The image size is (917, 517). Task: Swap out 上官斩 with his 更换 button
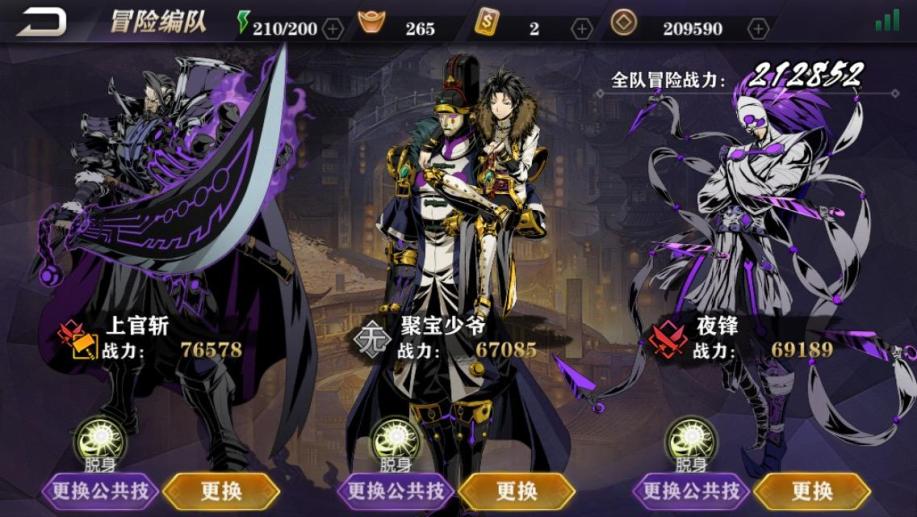pyautogui.click(x=221, y=491)
